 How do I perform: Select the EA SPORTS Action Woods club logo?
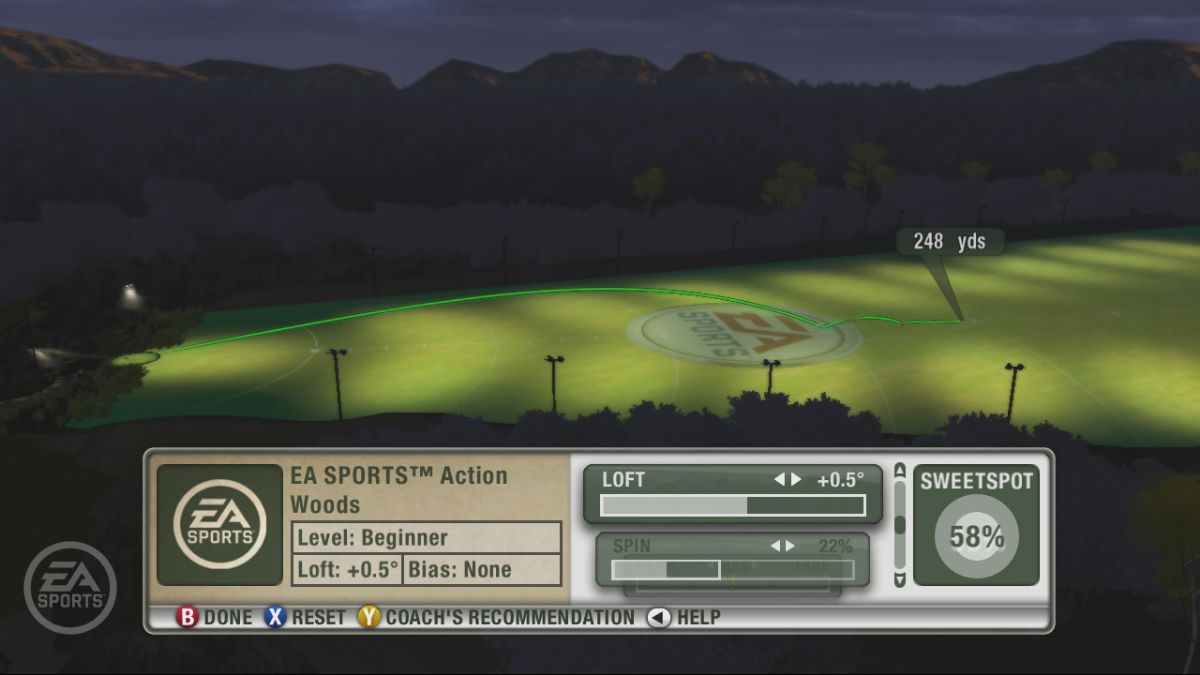tap(220, 525)
